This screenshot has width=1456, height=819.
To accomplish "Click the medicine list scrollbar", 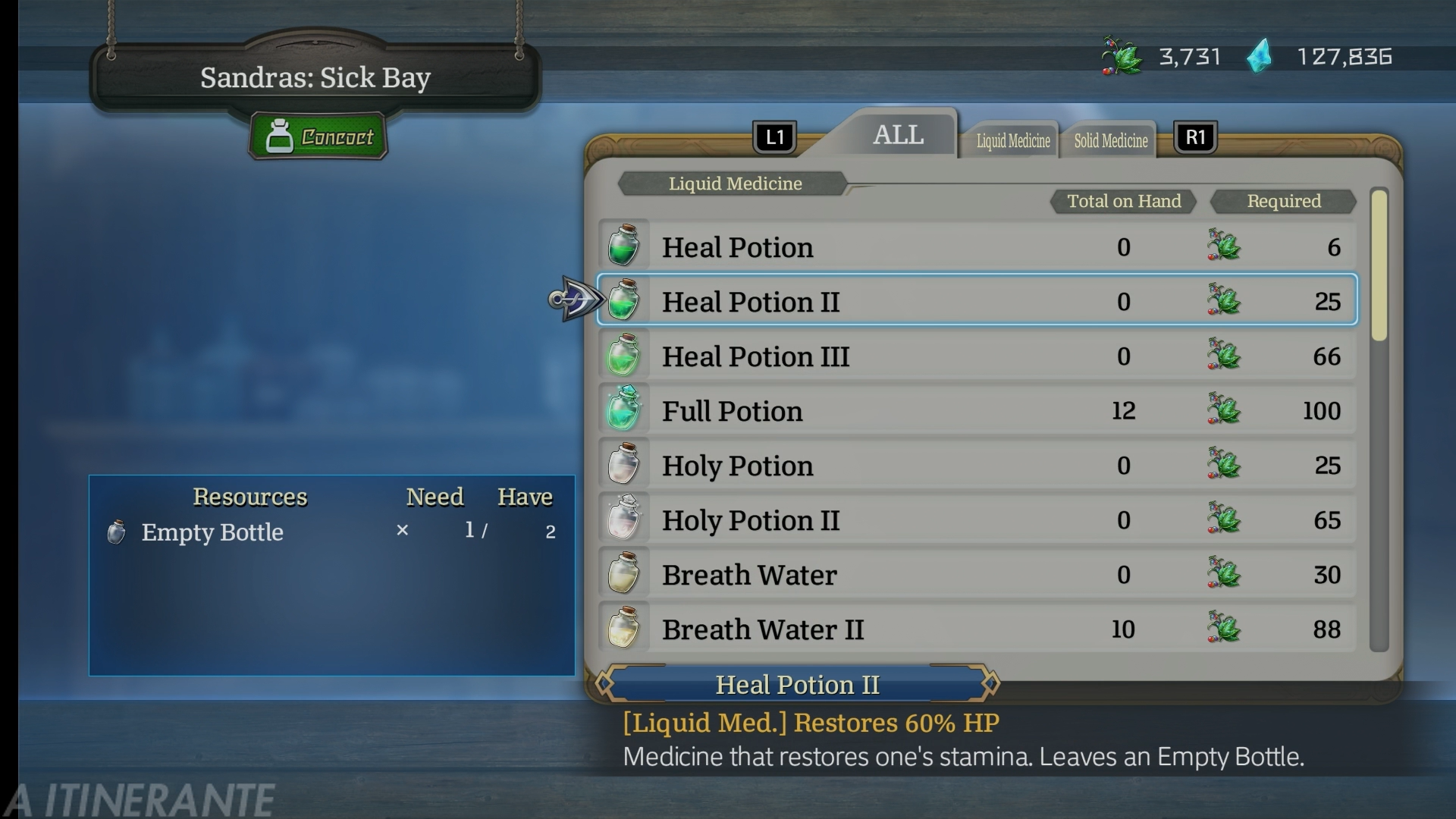I will (1379, 419).
